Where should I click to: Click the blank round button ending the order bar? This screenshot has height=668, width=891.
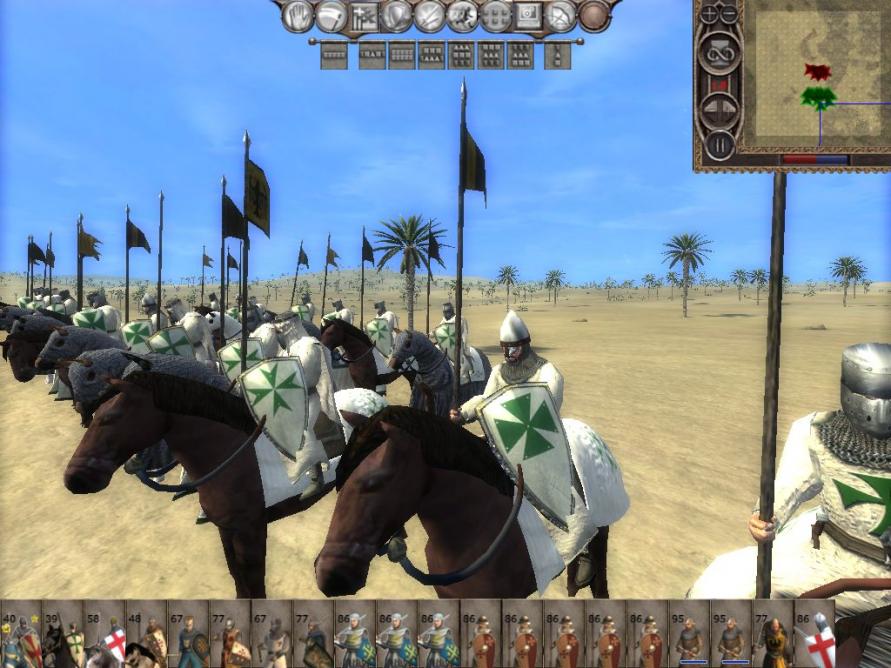(x=595, y=16)
